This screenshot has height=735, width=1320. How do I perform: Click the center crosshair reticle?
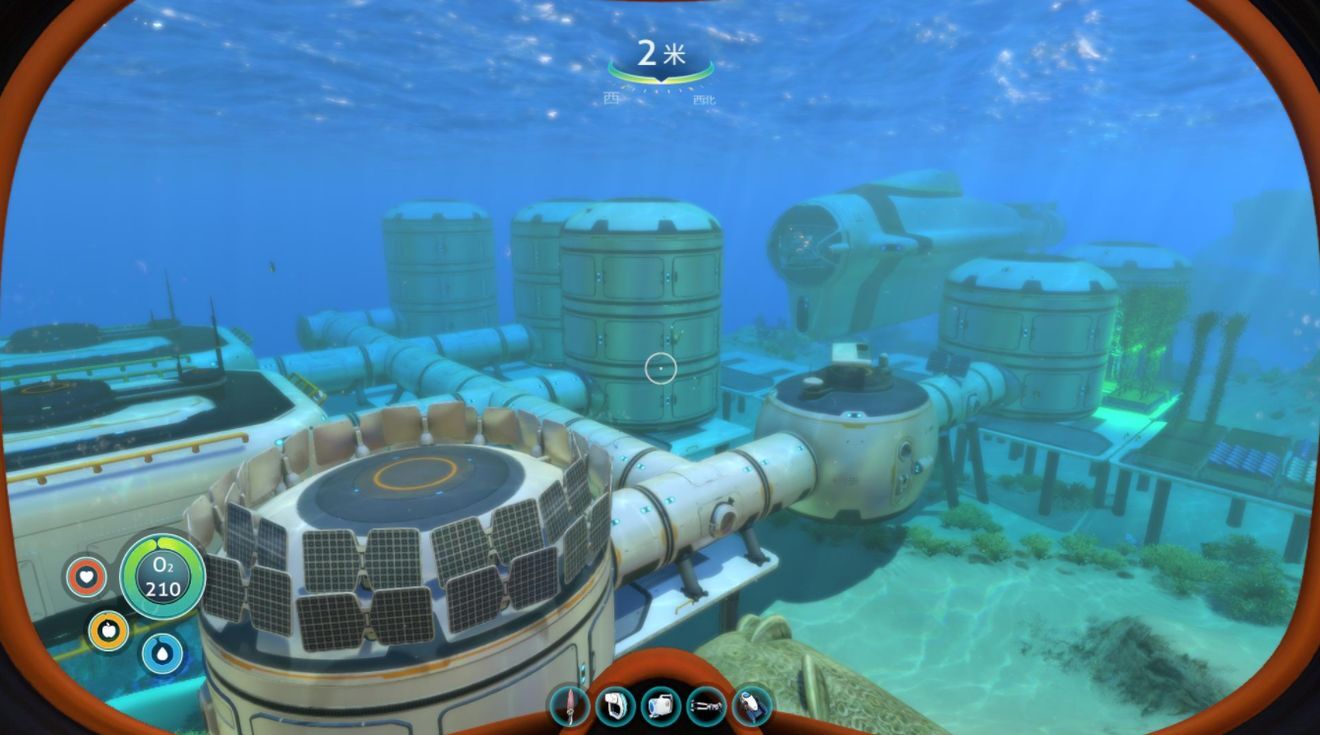coord(663,367)
